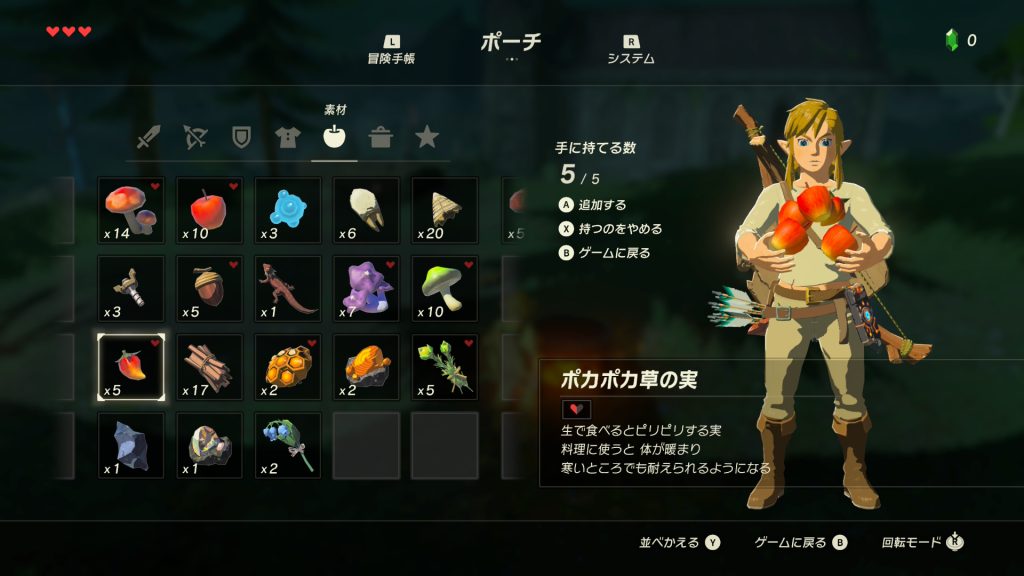Image resolution: width=1024 pixels, height=576 pixels.
Task: Pick the blue flower item
Action: 288,445
